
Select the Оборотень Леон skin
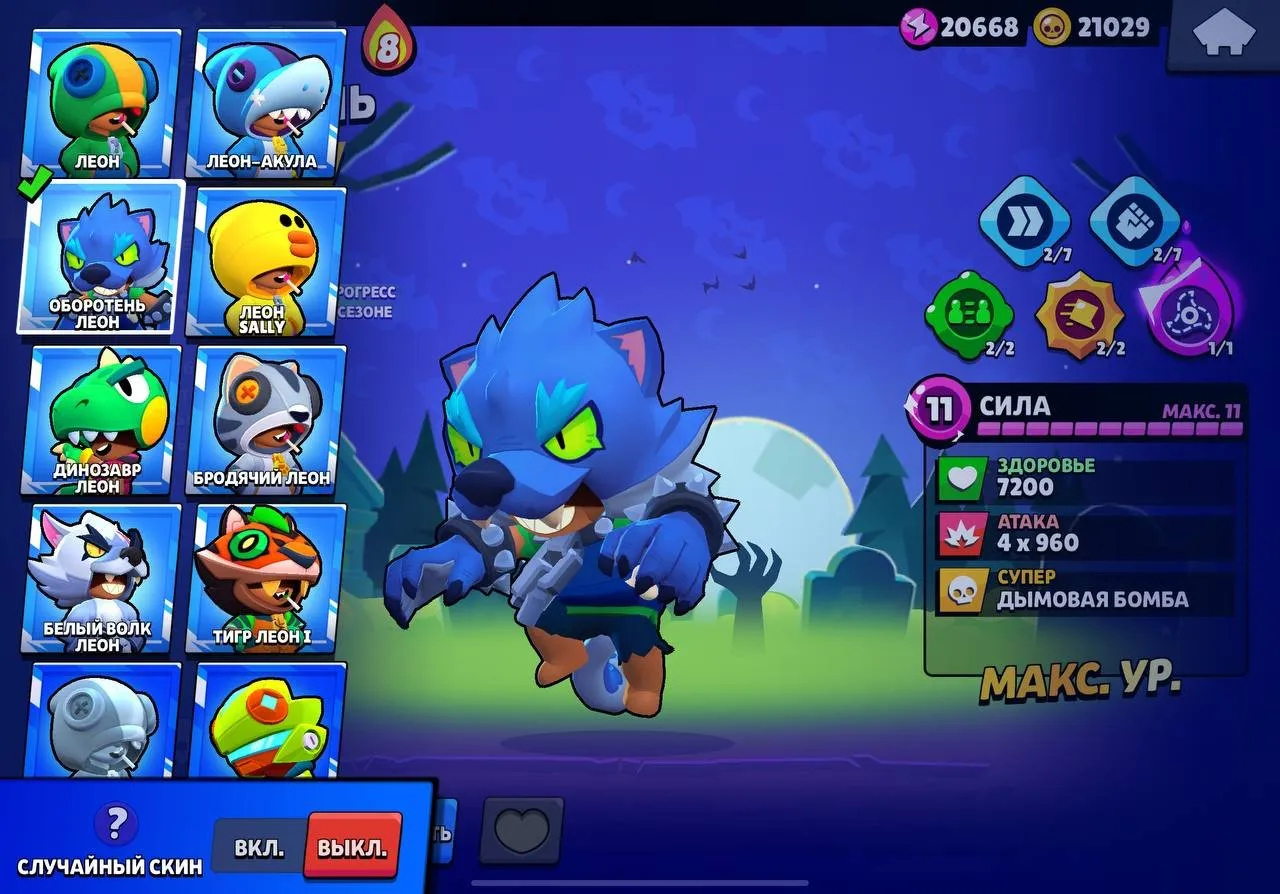[x=99, y=262]
